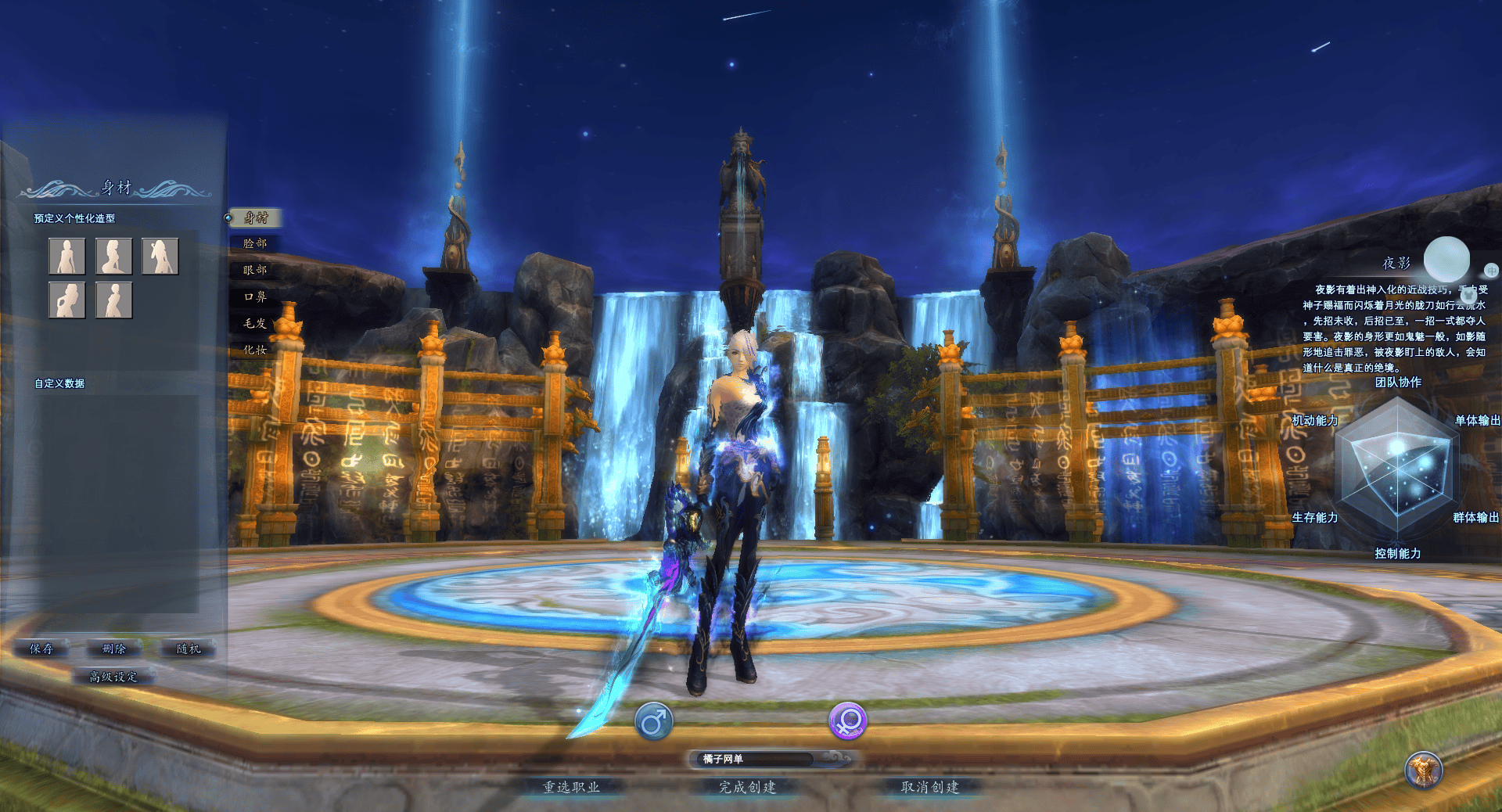
Task: Click the small shirt icon by the moon
Action: (1468, 295)
